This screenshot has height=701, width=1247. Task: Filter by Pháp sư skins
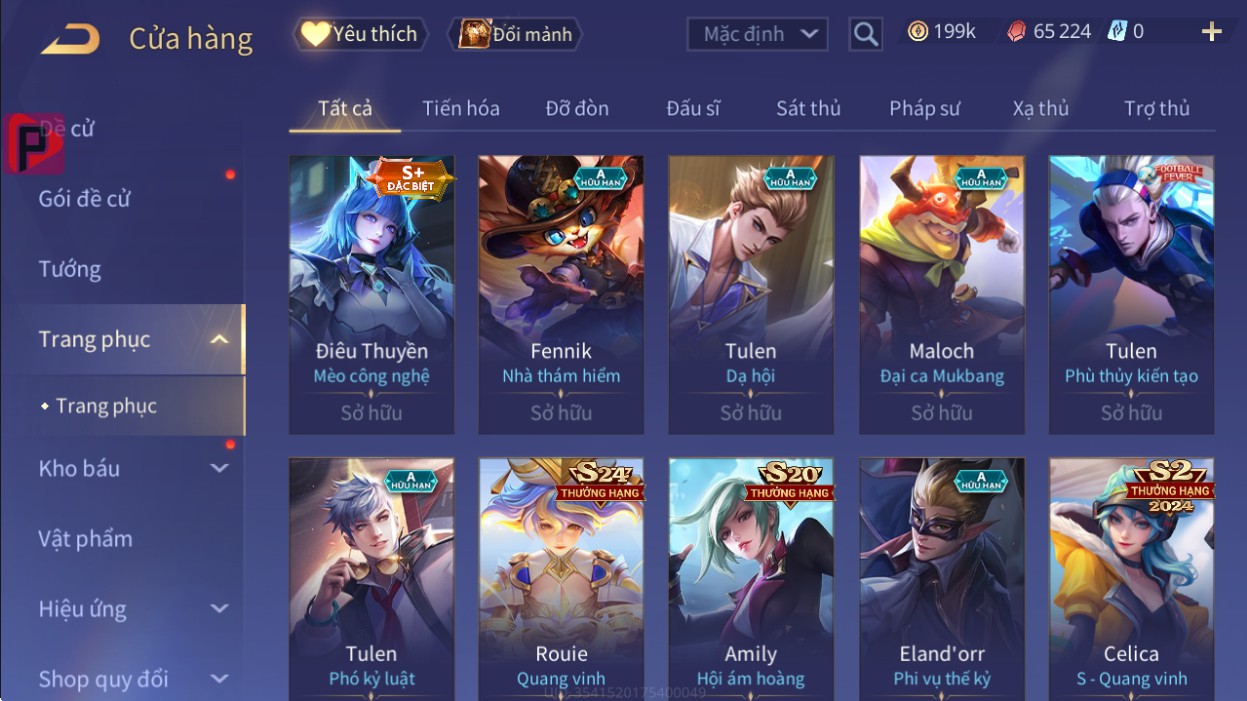(x=924, y=108)
